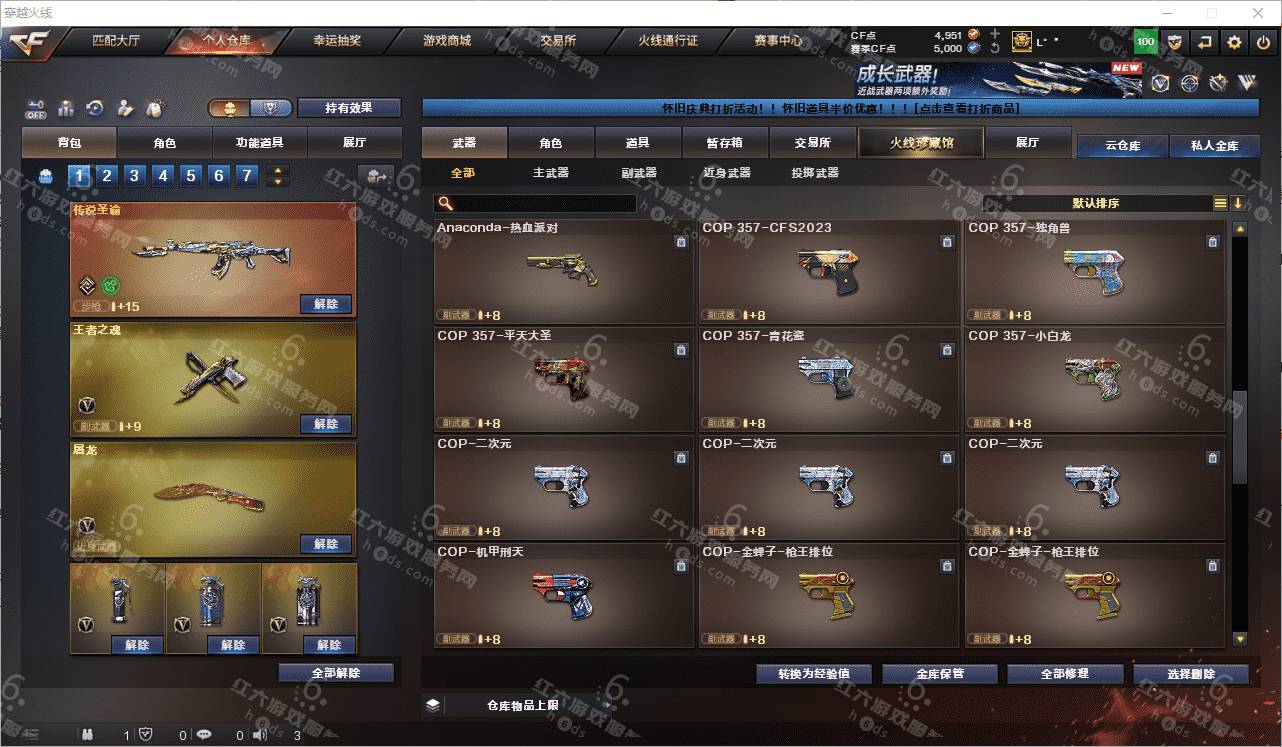Open the 匹配大厅 lobby menu
The width and height of the screenshot is (1282, 747).
[116, 41]
